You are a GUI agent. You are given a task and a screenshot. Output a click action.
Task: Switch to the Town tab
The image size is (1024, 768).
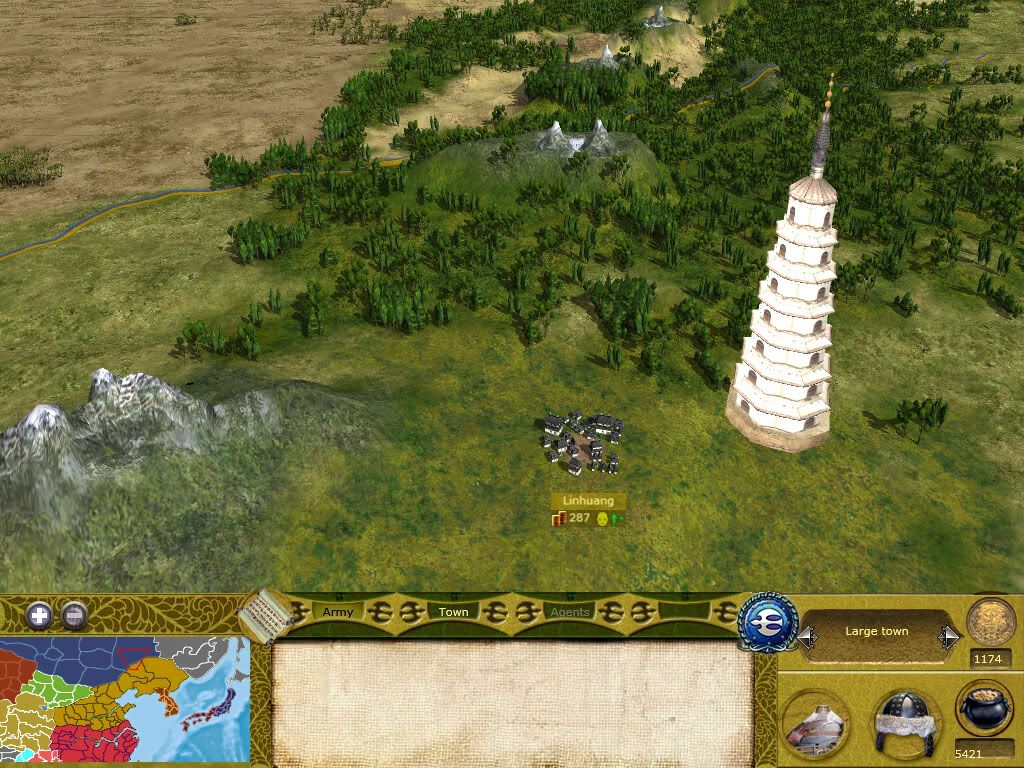pos(454,612)
